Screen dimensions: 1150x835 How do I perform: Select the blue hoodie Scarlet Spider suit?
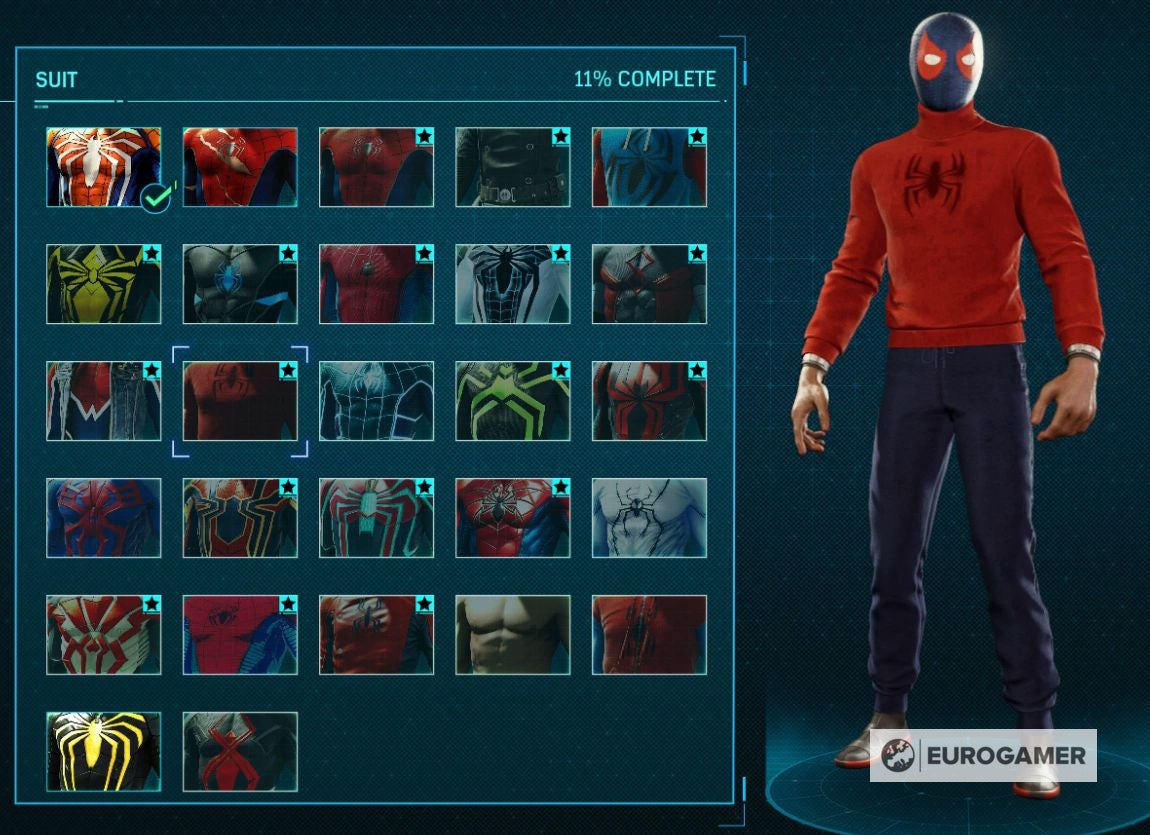pos(649,167)
